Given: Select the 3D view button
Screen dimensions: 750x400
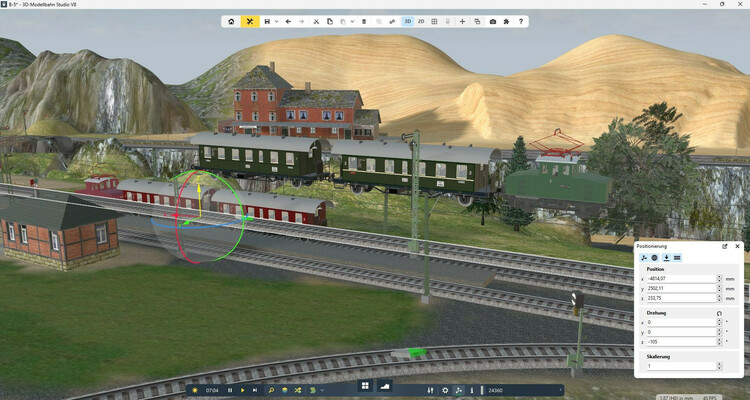Looking at the screenshot, I should click(x=408, y=21).
